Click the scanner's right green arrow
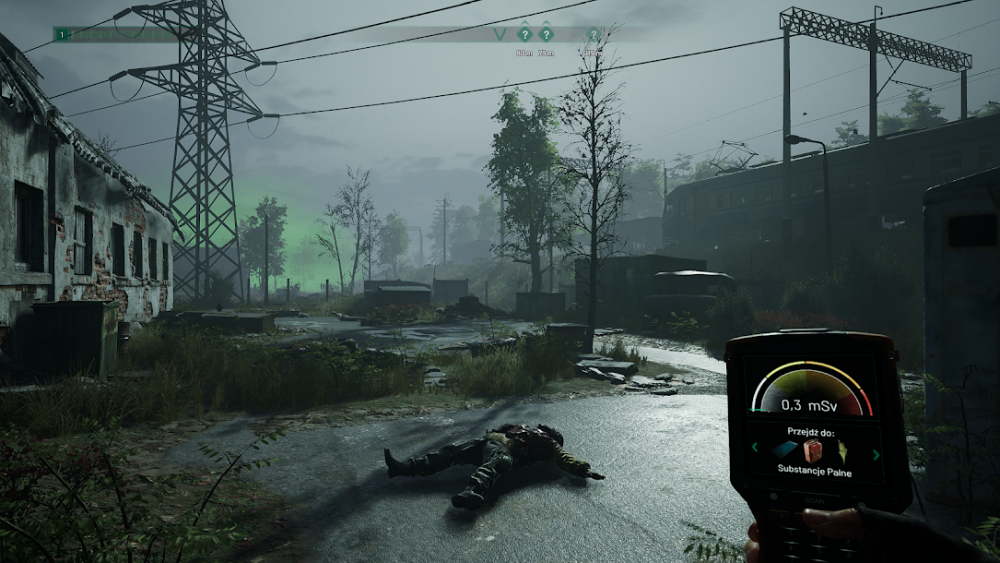 coord(876,455)
